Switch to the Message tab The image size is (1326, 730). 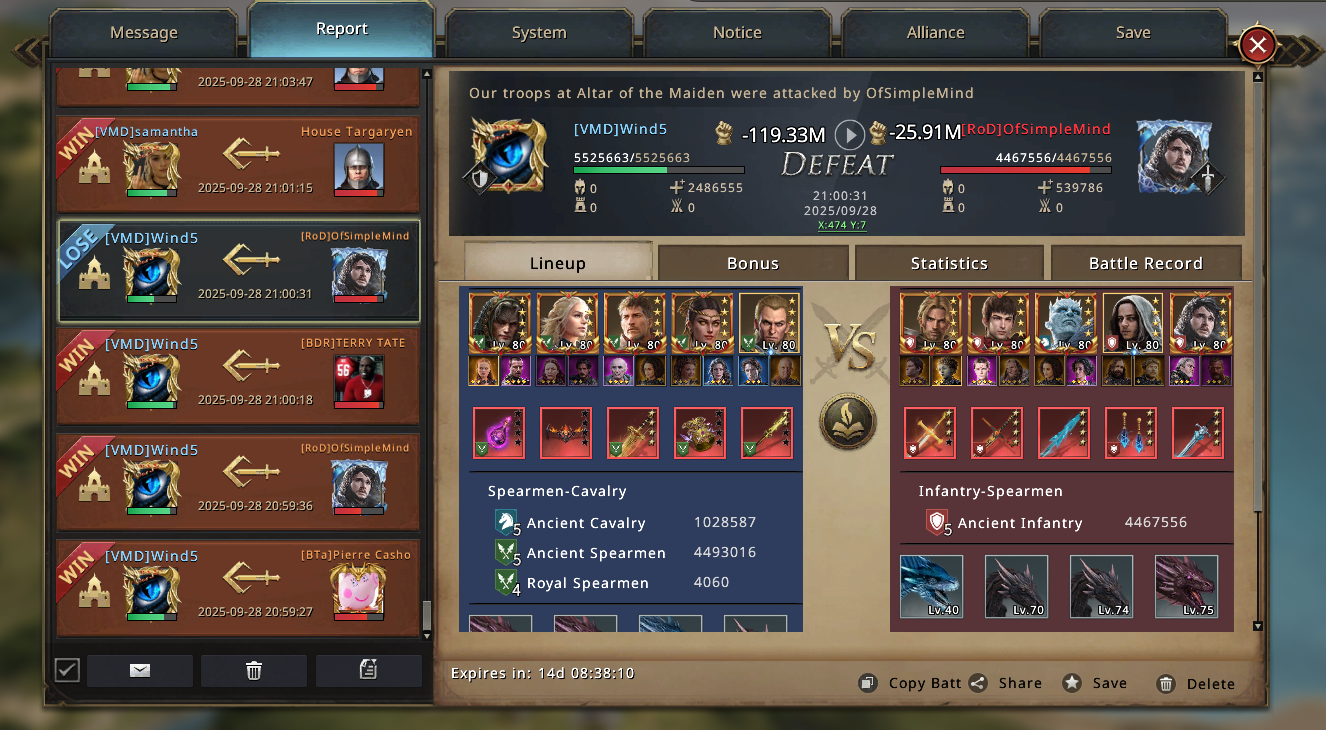143,32
